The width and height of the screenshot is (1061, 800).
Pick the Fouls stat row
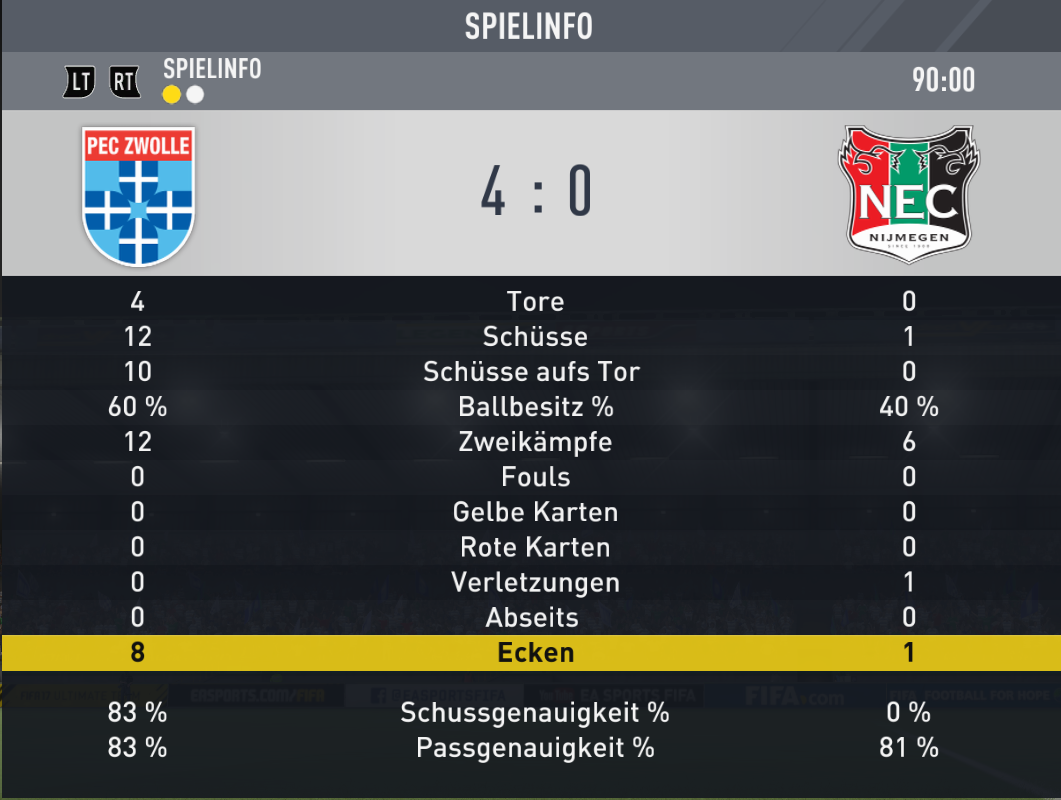click(x=535, y=477)
